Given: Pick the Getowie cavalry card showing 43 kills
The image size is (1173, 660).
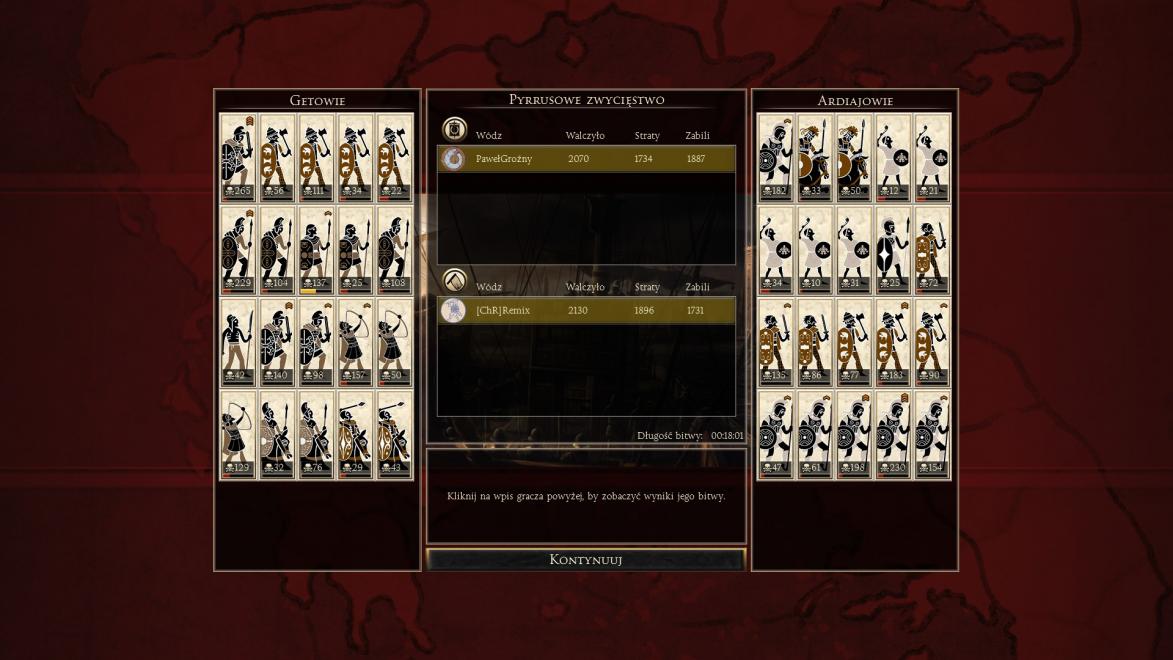Looking at the screenshot, I should (x=394, y=435).
